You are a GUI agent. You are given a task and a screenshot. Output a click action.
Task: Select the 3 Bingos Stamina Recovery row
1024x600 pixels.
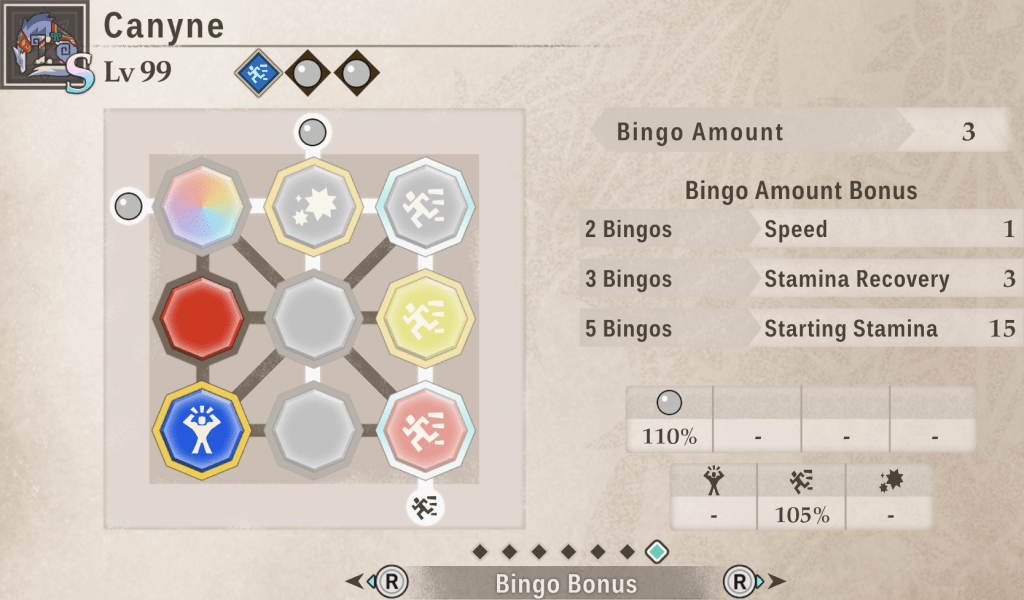800,279
